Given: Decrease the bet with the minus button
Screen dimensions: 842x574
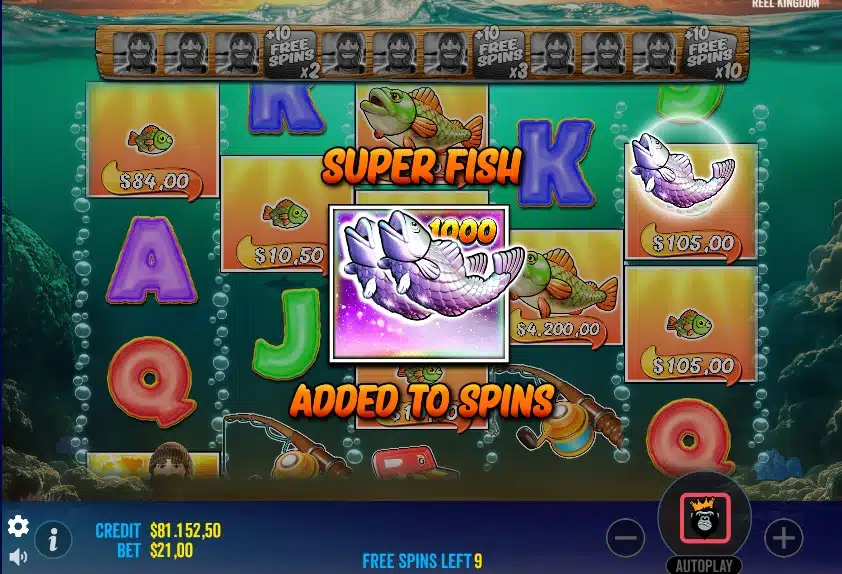Looking at the screenshot, I should [625, 538].
